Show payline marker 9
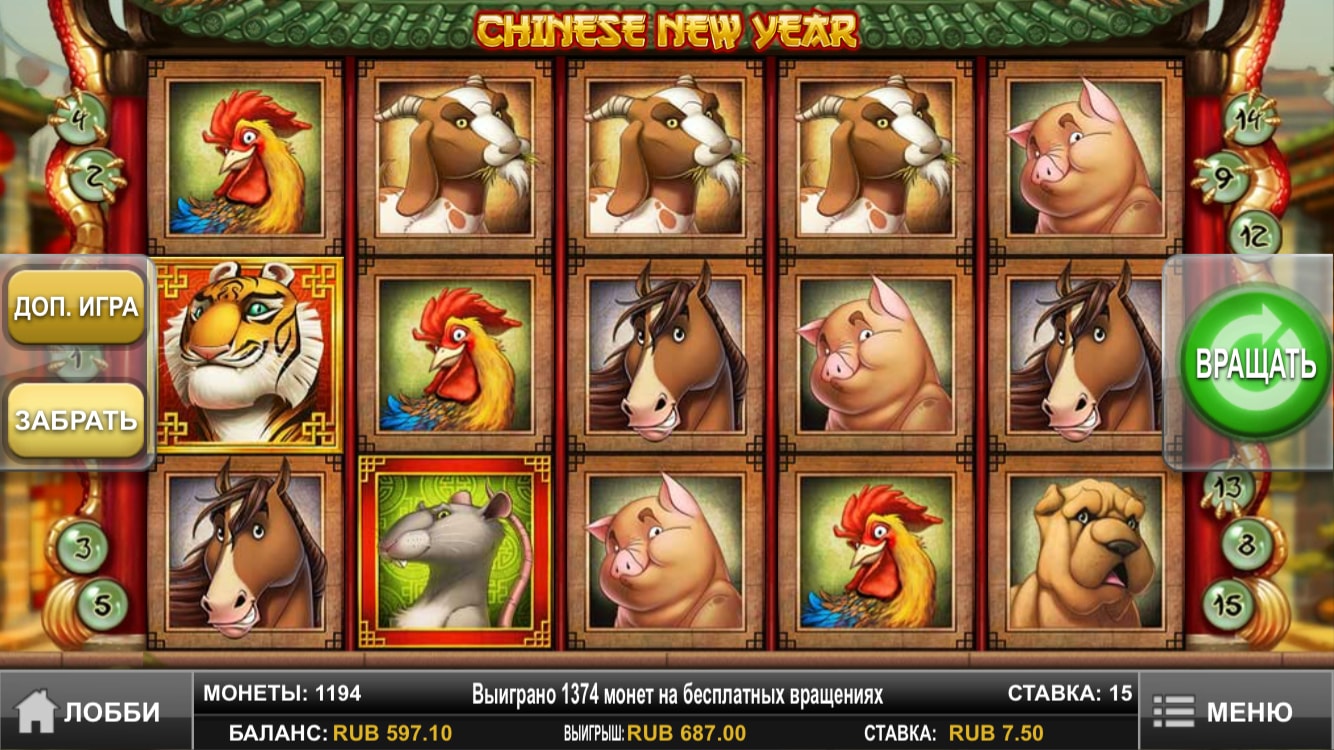This screenshot has width=1334, height=750. coord(1226,178)
